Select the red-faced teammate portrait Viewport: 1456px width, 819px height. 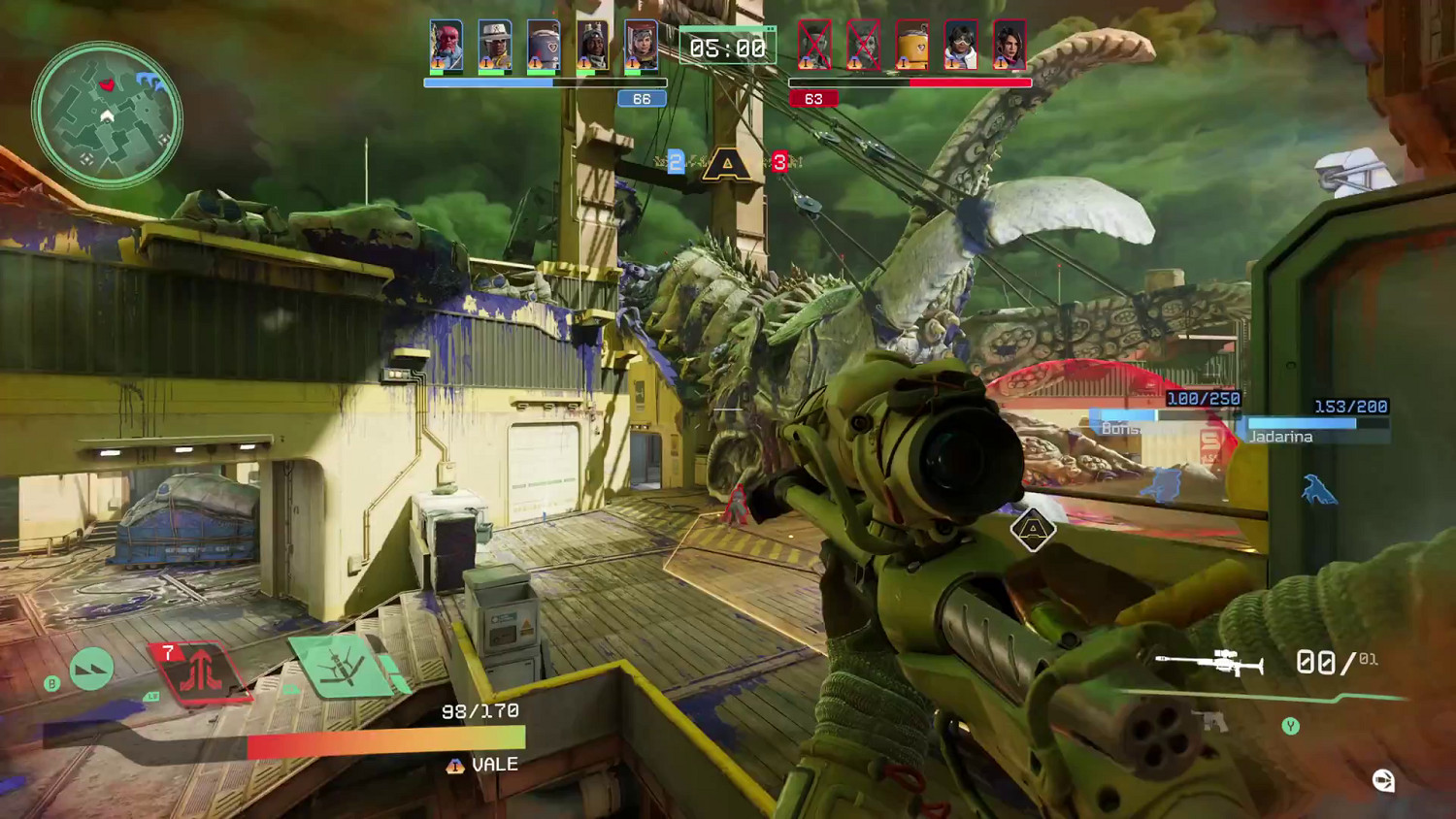point(447,45)
